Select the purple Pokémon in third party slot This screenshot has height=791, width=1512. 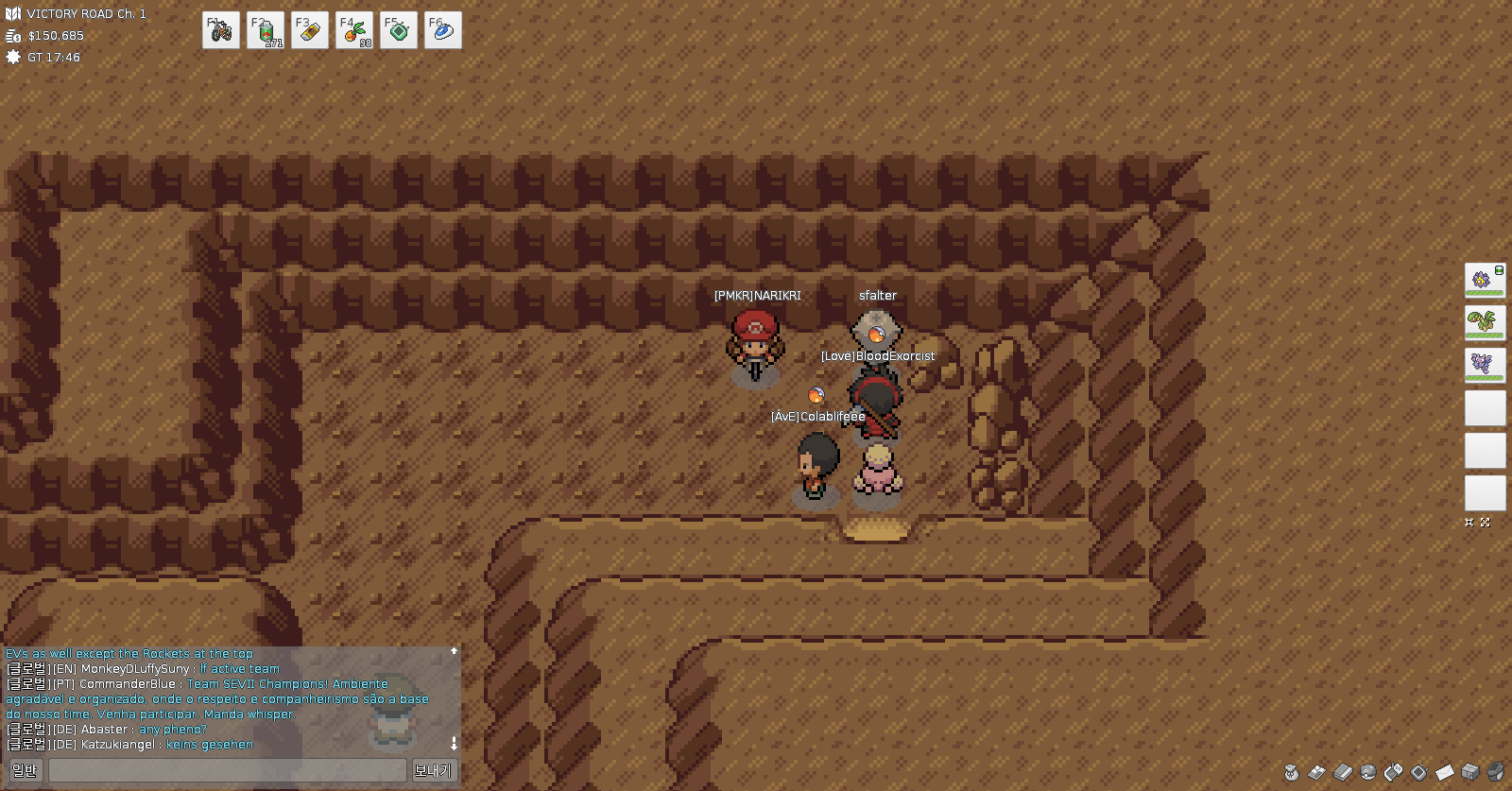tap(1485, 366)
